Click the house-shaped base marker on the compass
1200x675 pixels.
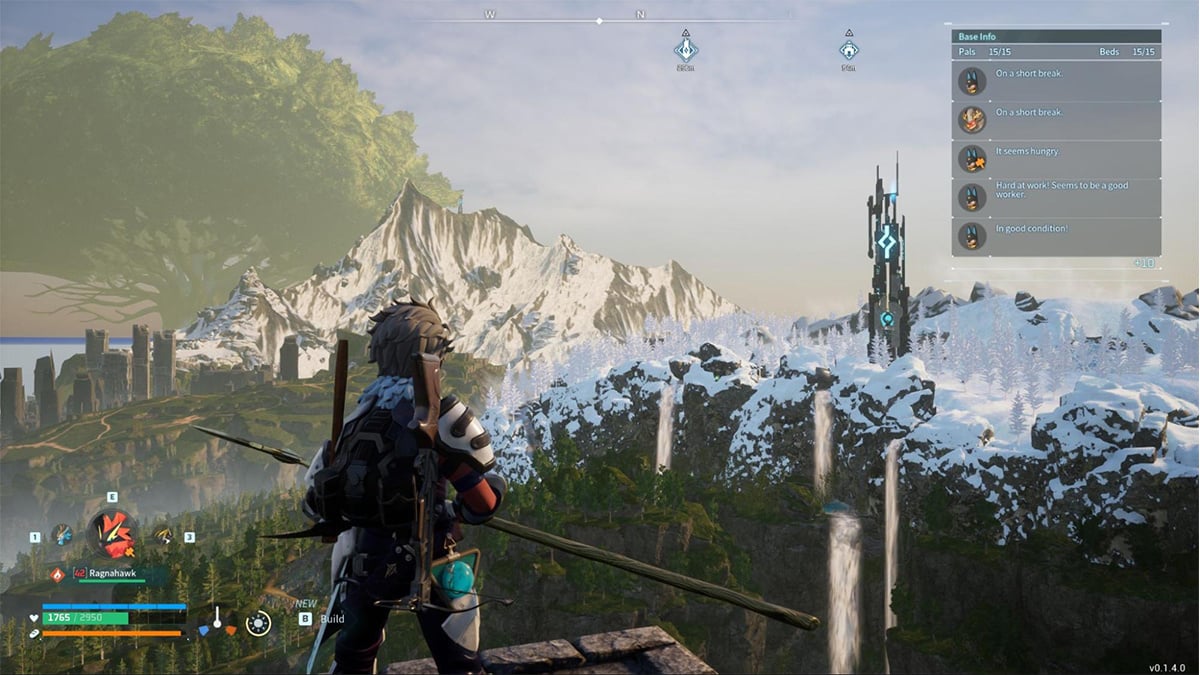tap(849, 49)
